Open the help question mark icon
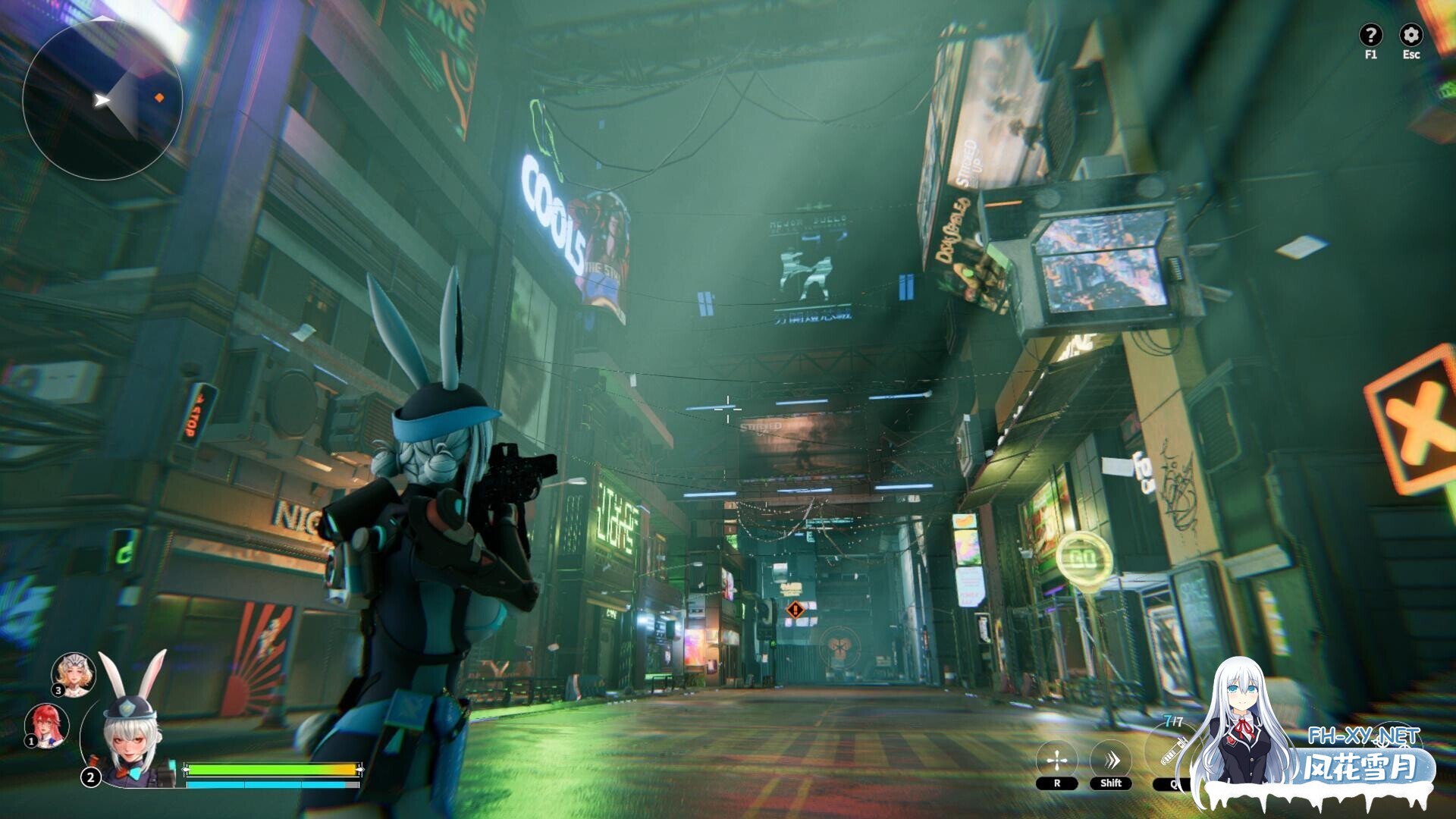This screenshot has width=1456, height=819. (1370, 35)
